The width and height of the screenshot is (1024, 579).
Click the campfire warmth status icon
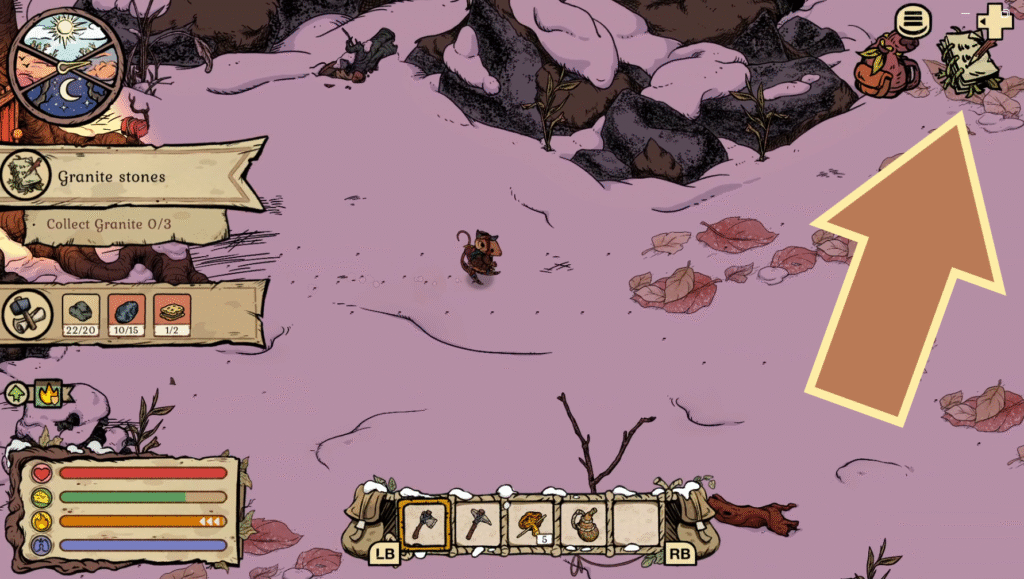[x=47, y=394]
